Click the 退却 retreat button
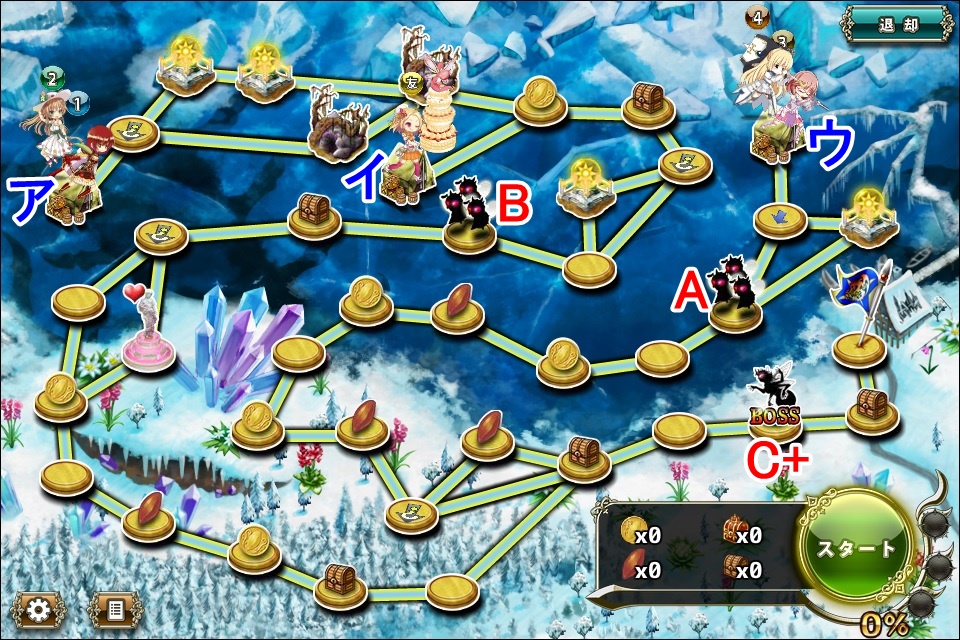The height and width of the screenshot is (640, 960). coord(896,21)
